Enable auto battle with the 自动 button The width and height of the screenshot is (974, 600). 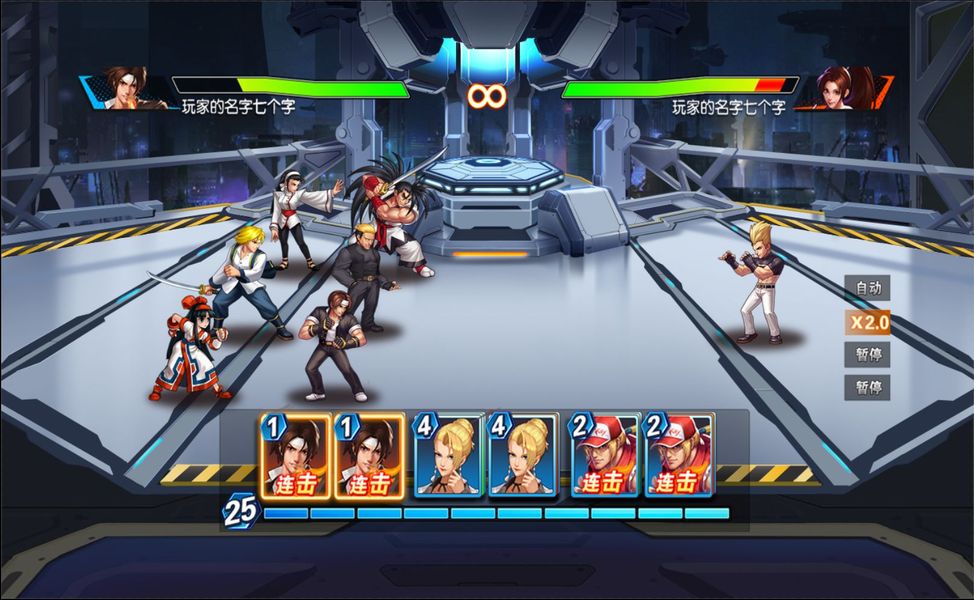click(x=867, y=288)
